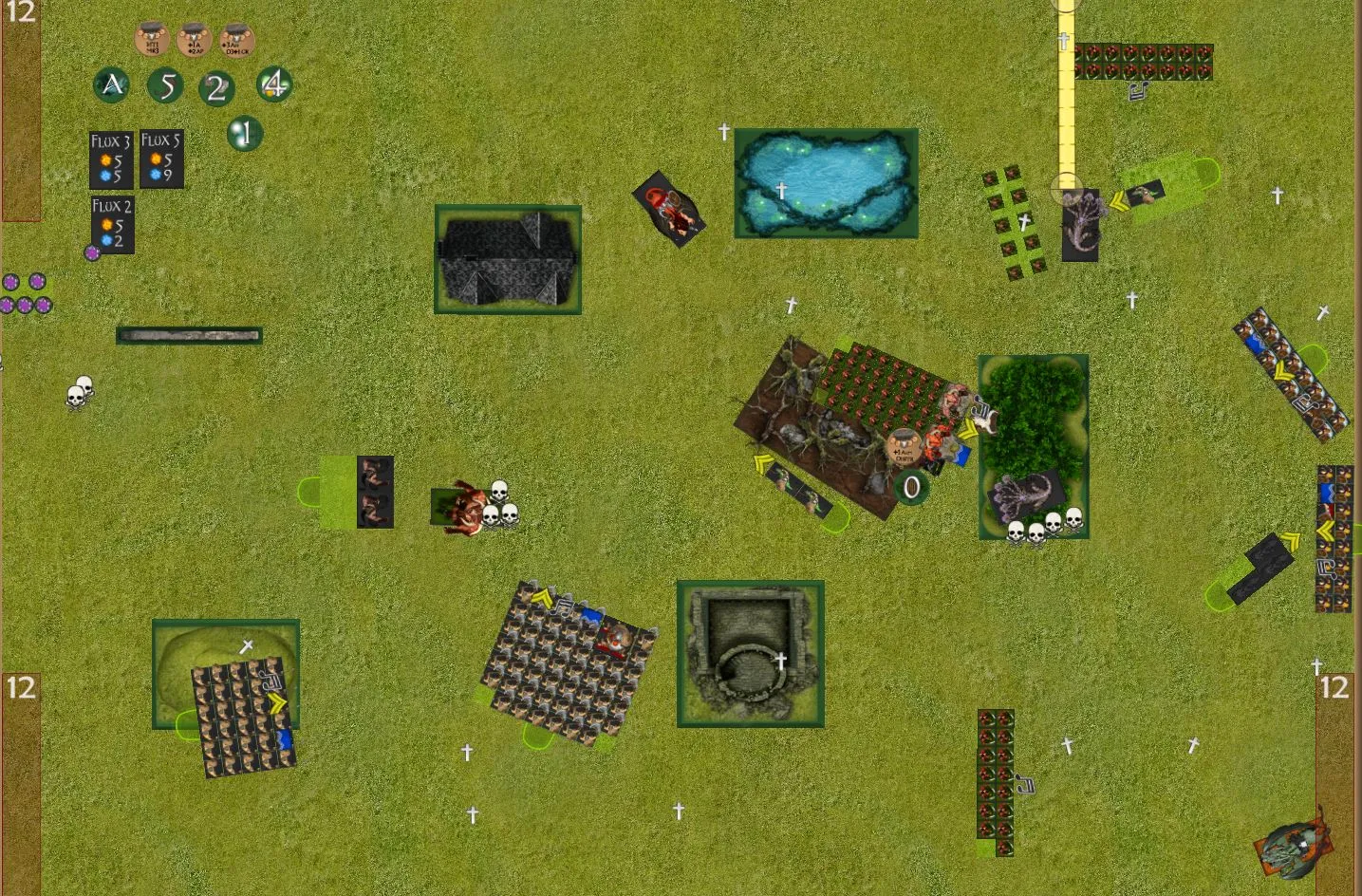Screen dimensions: 1362x896
Task: Select the Flux 2 card
Action: tap(112, 224)
